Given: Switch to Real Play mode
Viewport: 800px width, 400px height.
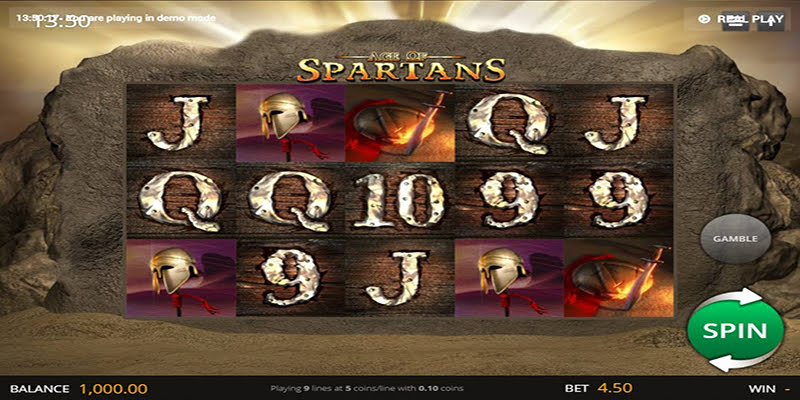Looking at the screenshot, I should tap(741, 18).
